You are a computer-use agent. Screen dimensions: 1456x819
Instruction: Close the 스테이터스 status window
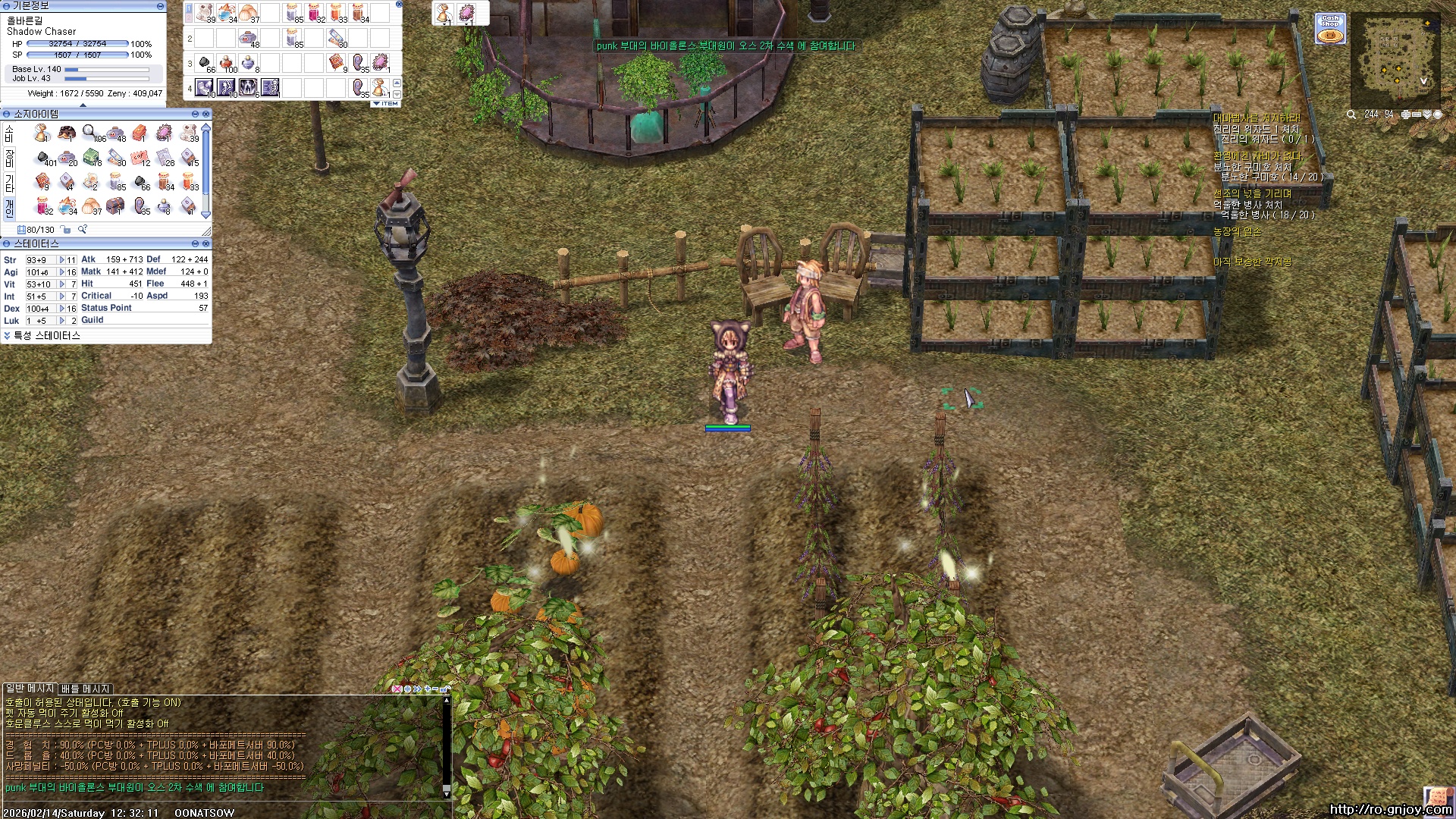(206, 243)
